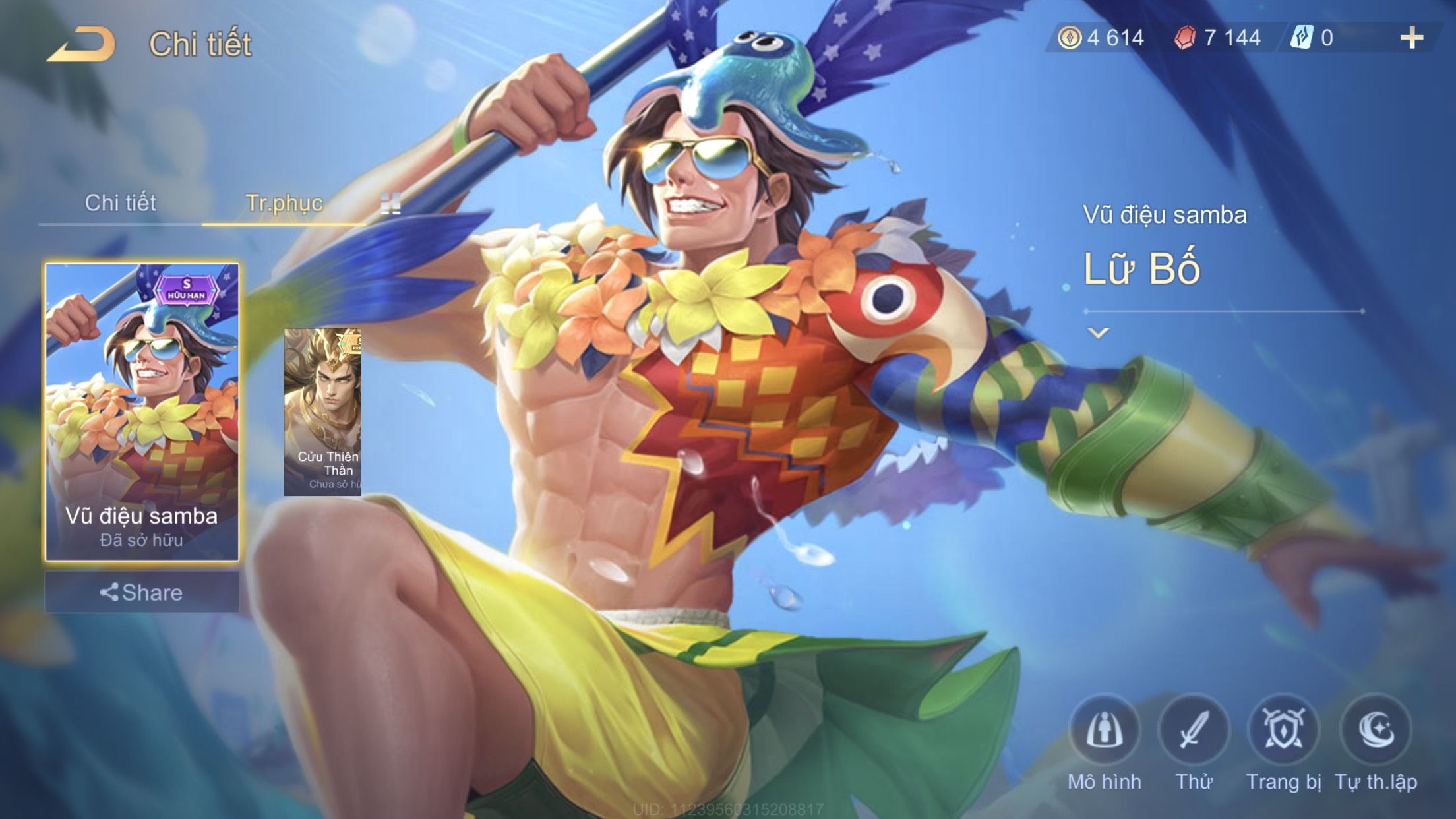
Task: Add more currency with plus button
Action: (1411, 38)
